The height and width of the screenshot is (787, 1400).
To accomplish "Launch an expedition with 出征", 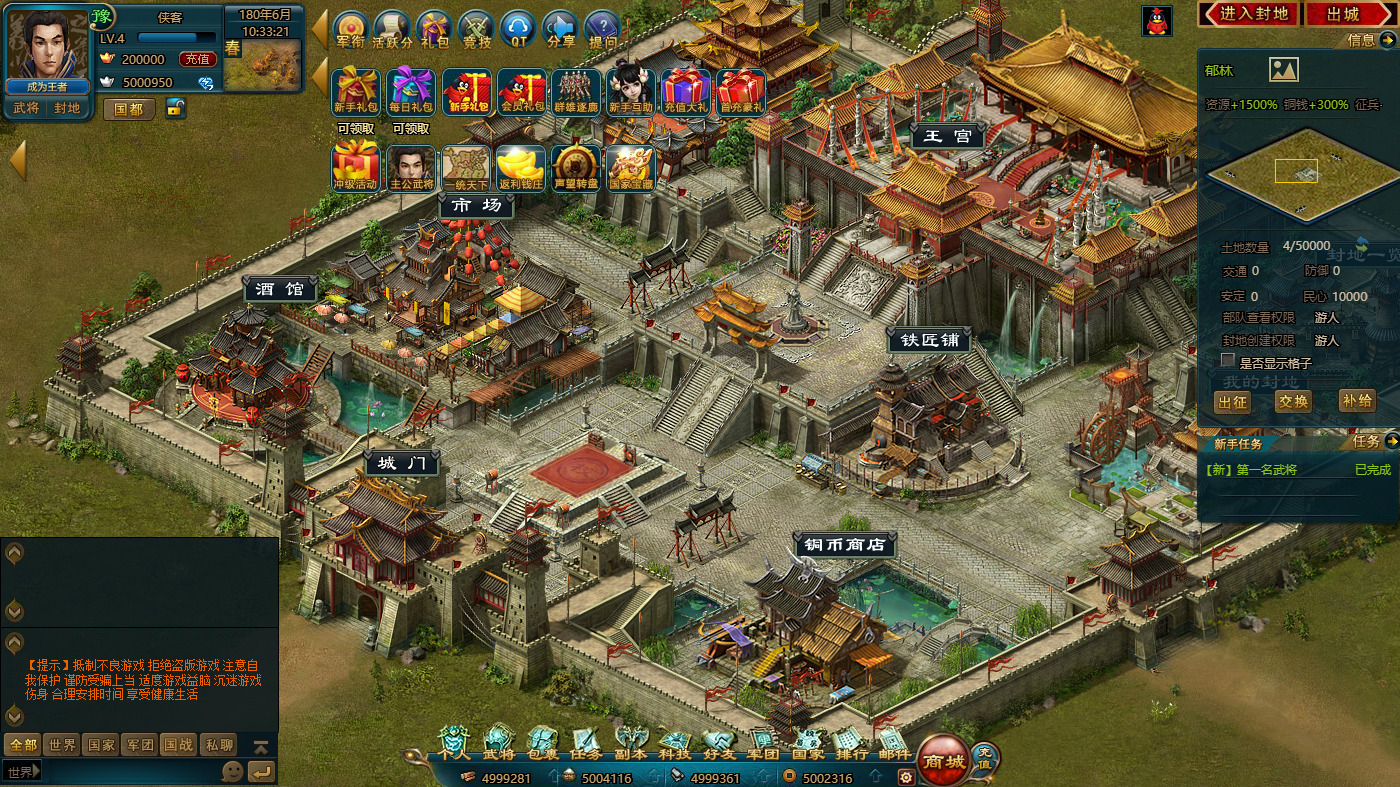I will tap(1233, 401).
